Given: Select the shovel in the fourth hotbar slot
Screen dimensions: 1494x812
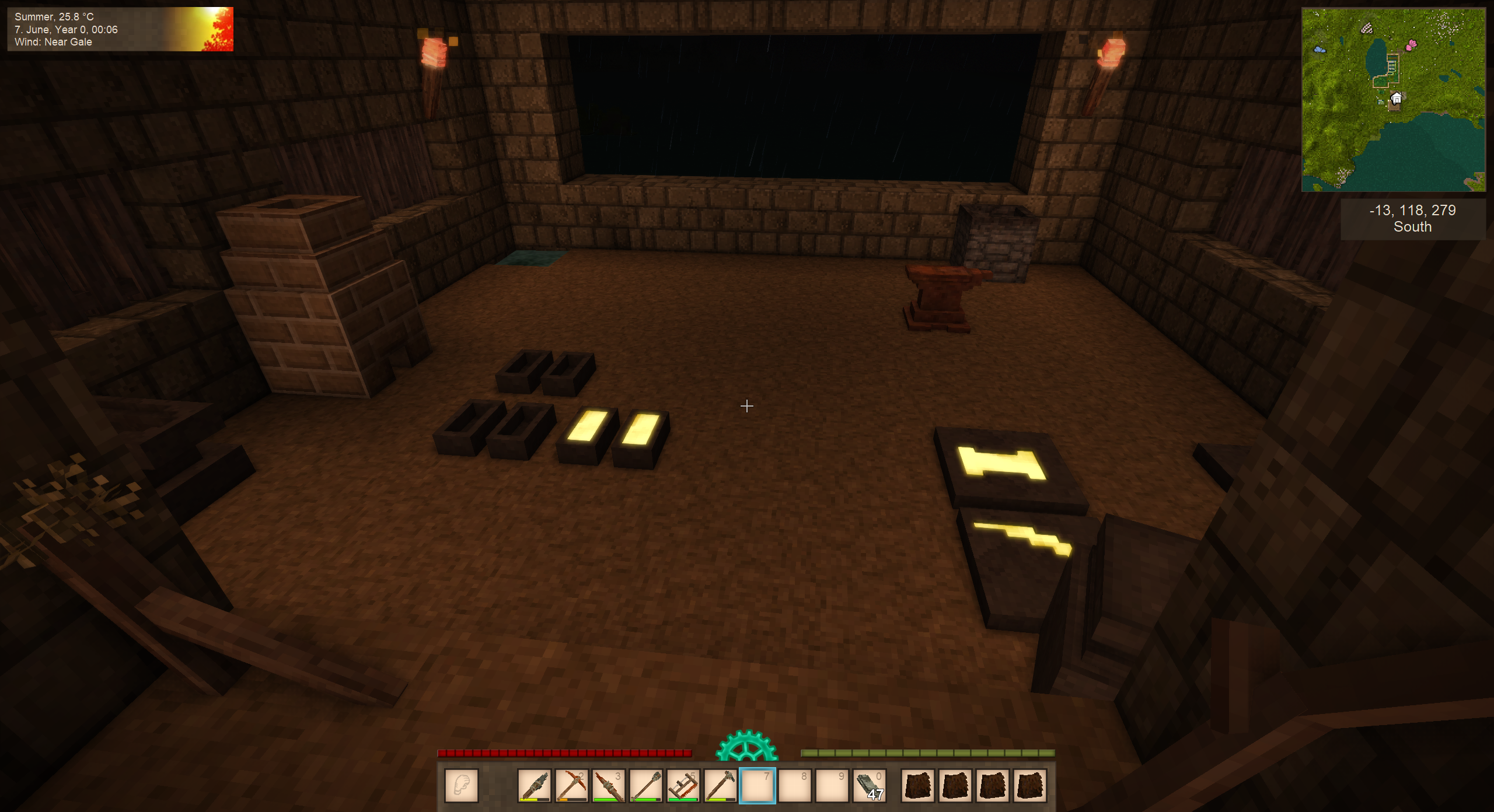Looking at the screenshot, I should (x=645, y=785).
